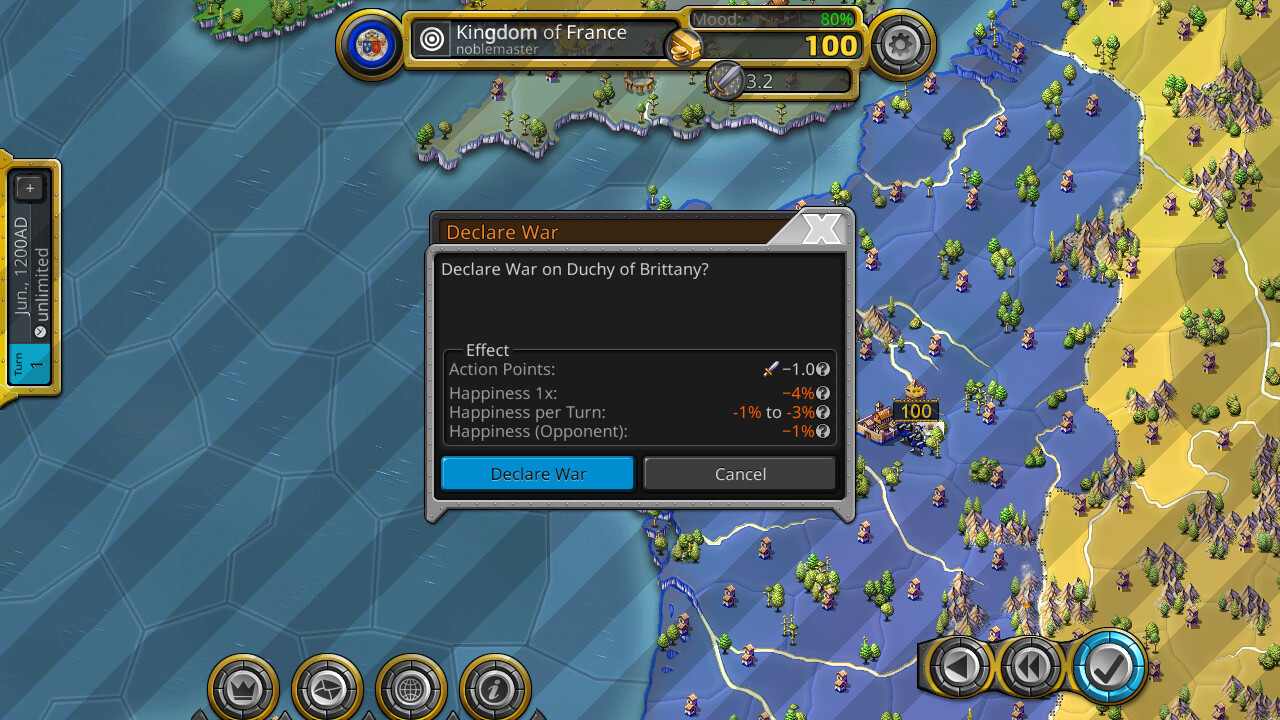Click the undo arrow button bottom right
The height and width of the screenshot is (720, 1280).
tap(957, 665)
